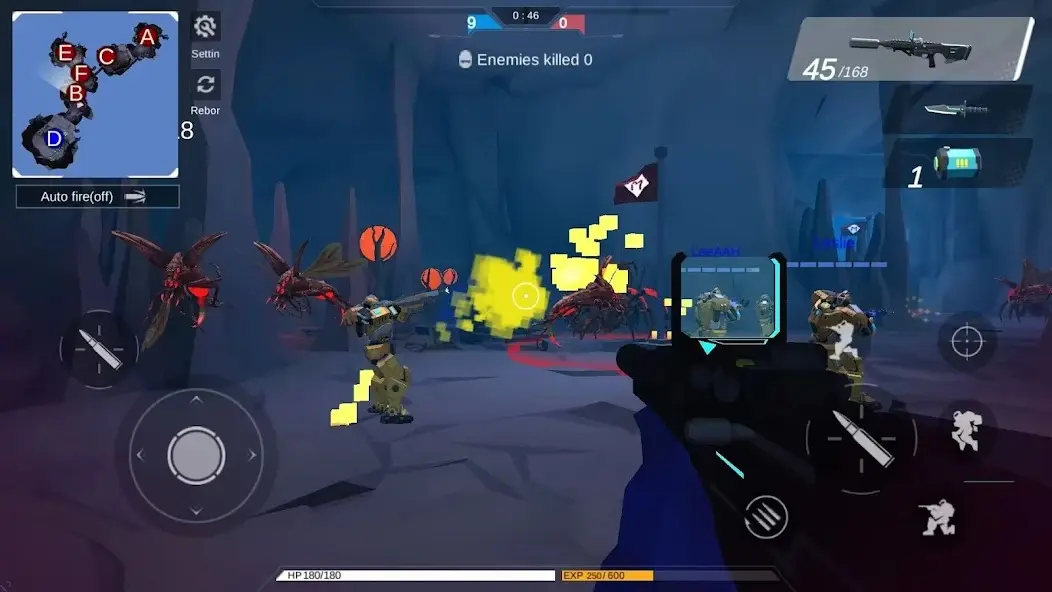
Task: Tap the kneeling soldier crouch button
Action: coord(940,518)
